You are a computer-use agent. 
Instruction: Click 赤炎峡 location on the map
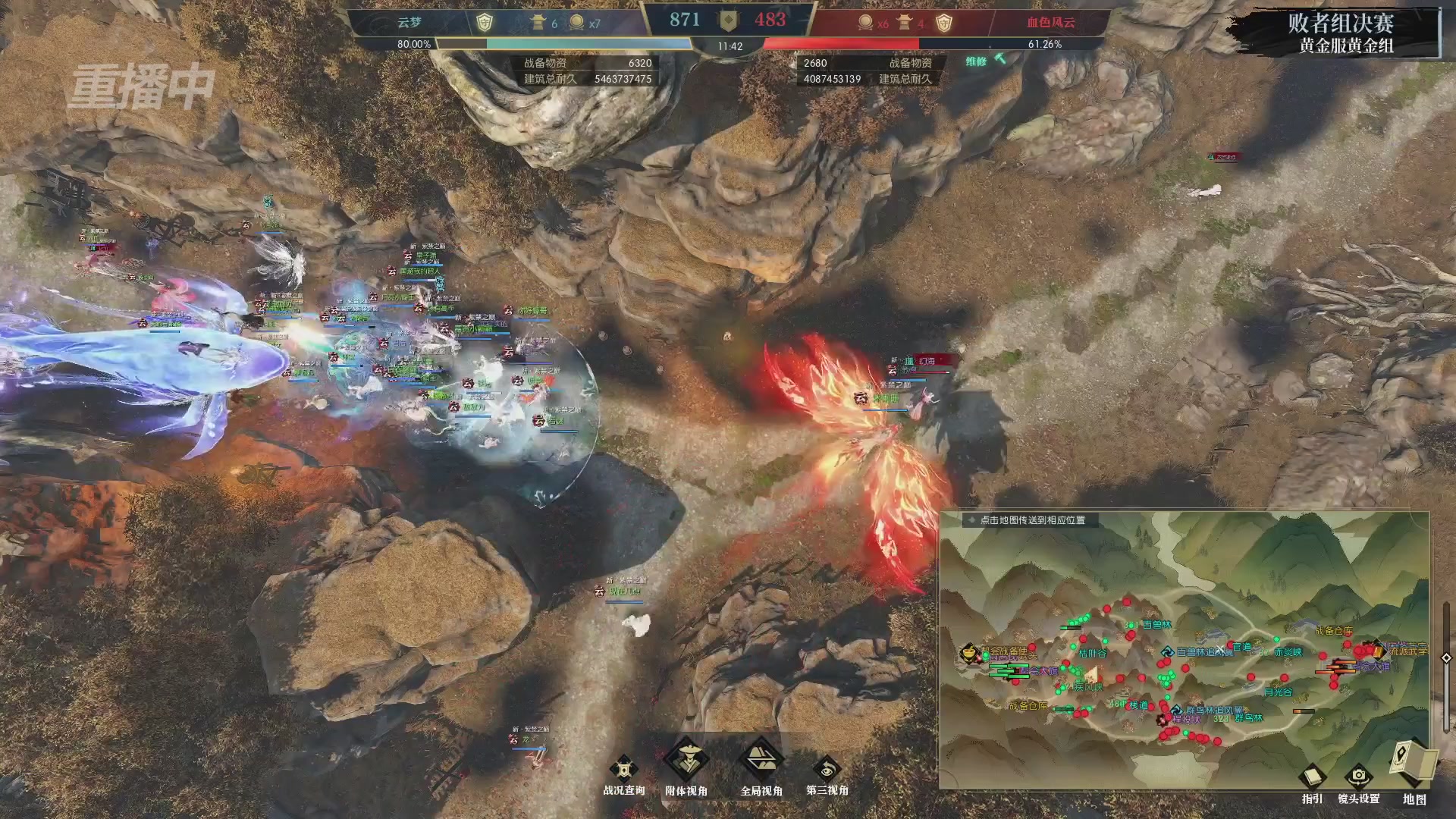click(x=1288, y=652)
